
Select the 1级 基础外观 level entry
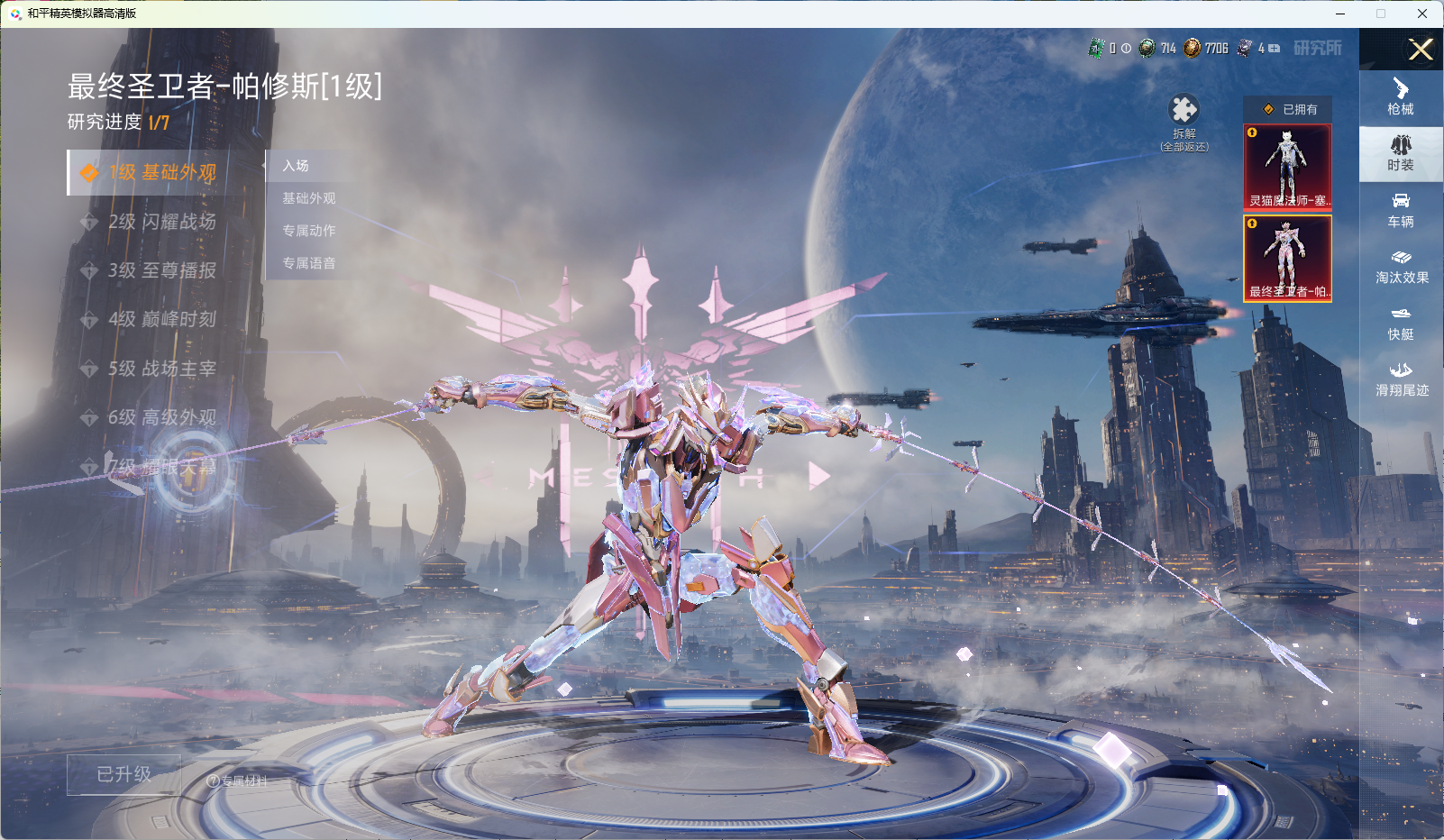click(162, 172)
